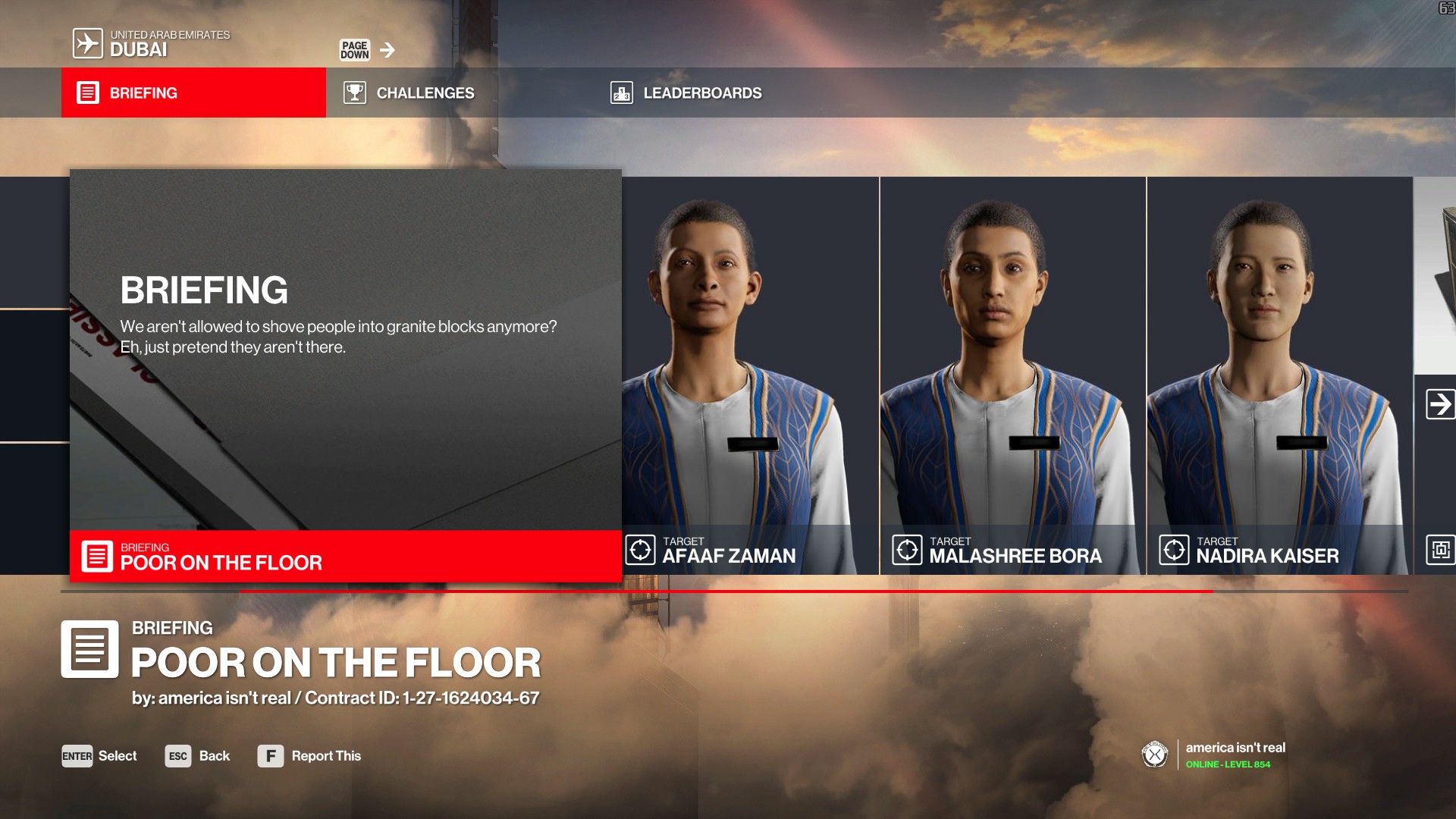1456x819 pixels.
Task: Click the right arrow to see more tiles
Action: point(1439,403)
